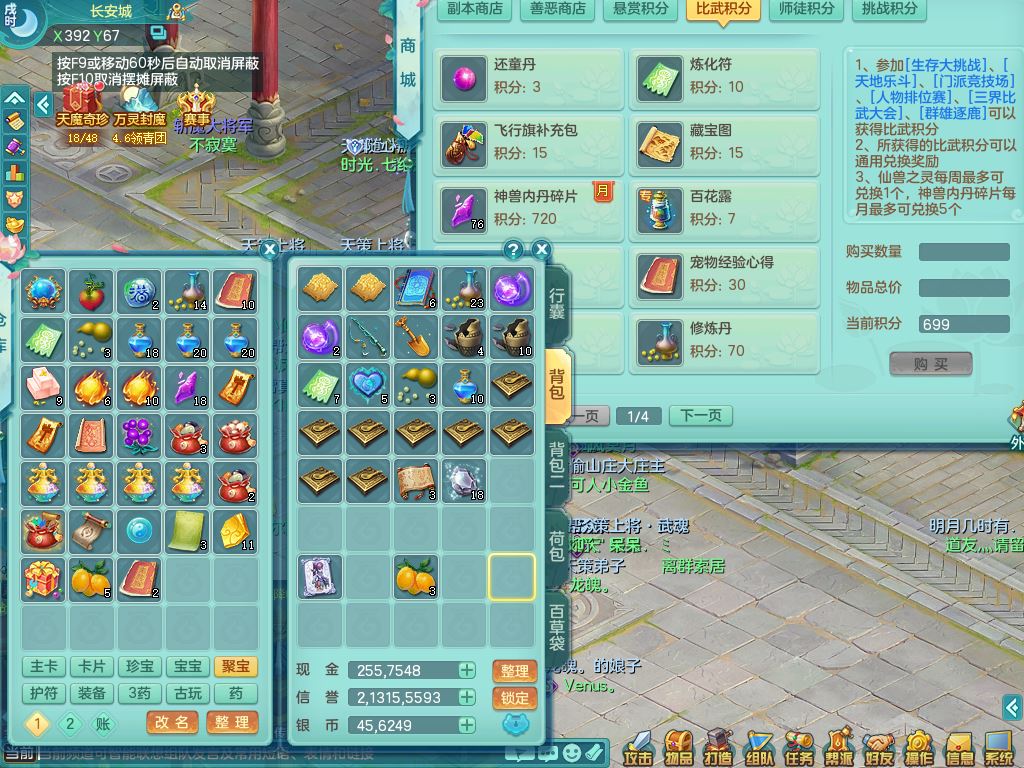Viewport: 1024px width, 768px height.
Task: Add 银币 with the plus button
Action: tap(467, 725)
